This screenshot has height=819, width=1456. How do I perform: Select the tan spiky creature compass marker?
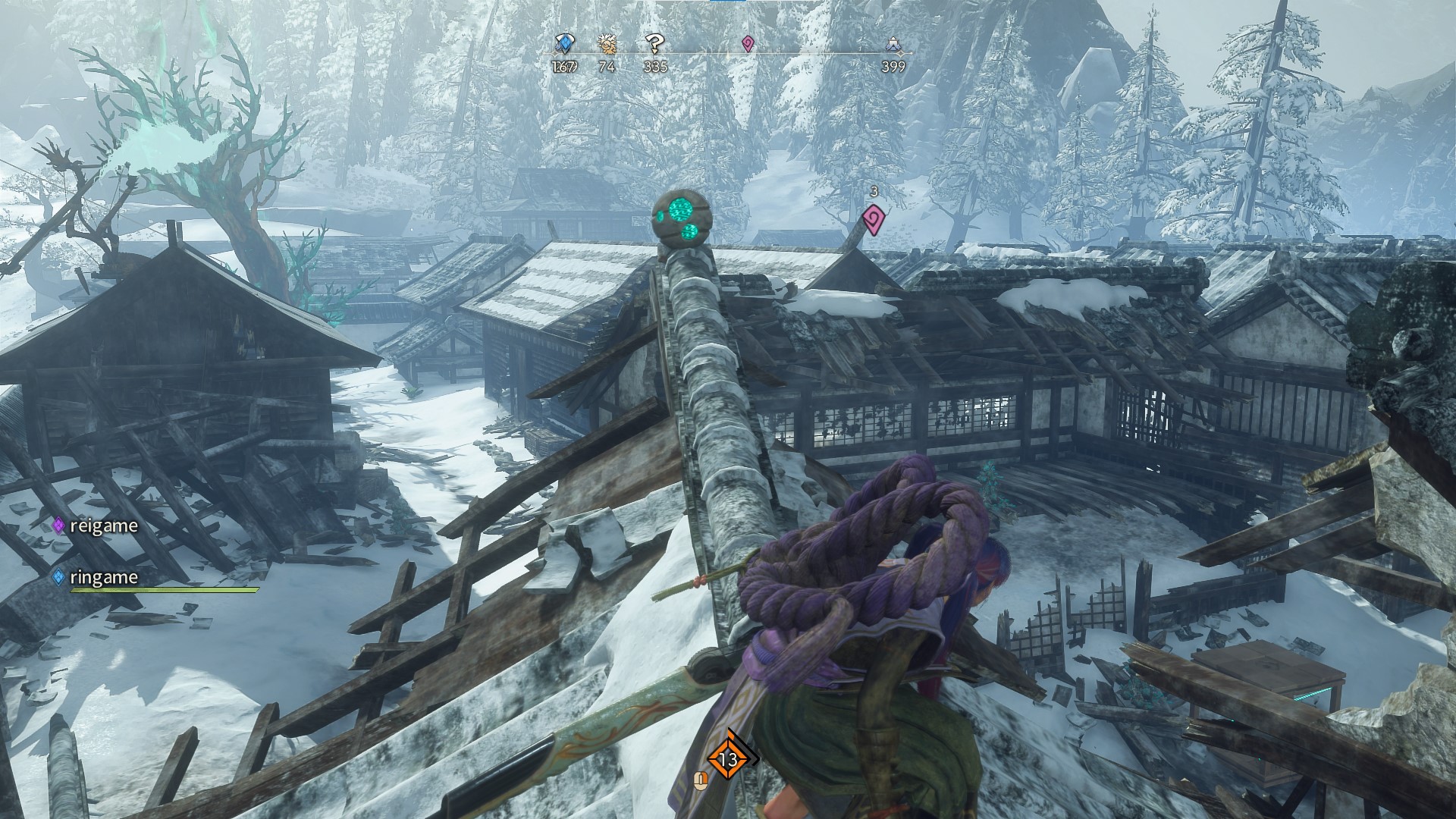pos(607,44)
